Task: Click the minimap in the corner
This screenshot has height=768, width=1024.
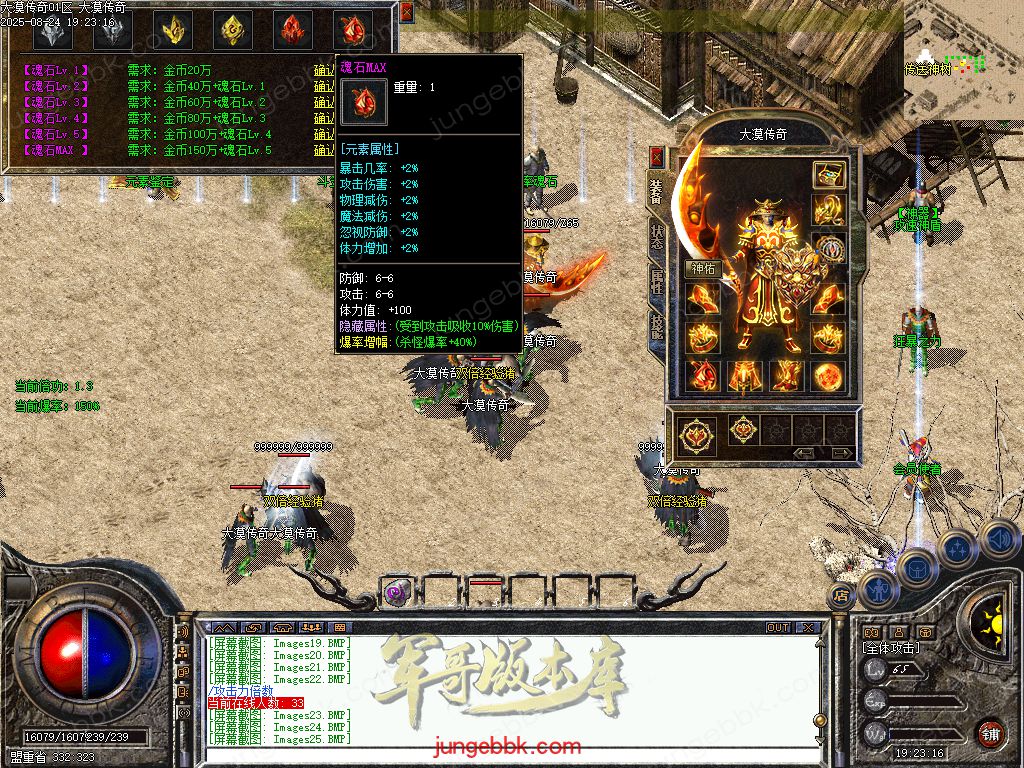Action: (x=962, y=52)
